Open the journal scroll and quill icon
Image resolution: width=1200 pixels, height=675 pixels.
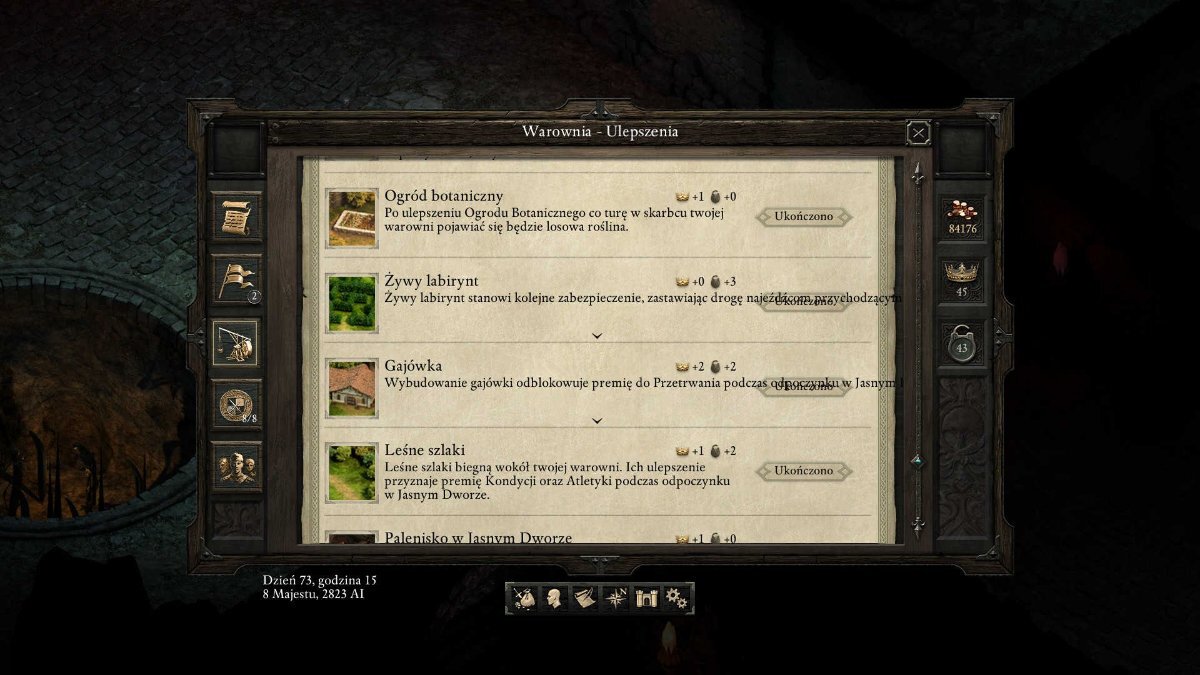(584, 598)
